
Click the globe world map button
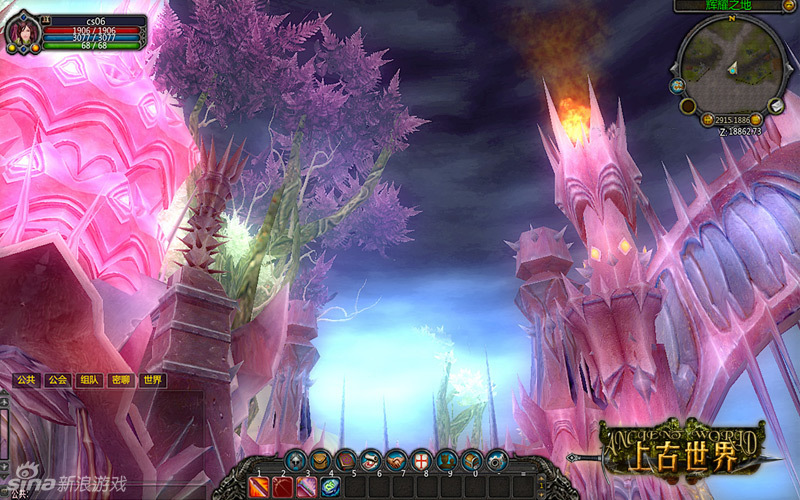(x=677, y=85)
